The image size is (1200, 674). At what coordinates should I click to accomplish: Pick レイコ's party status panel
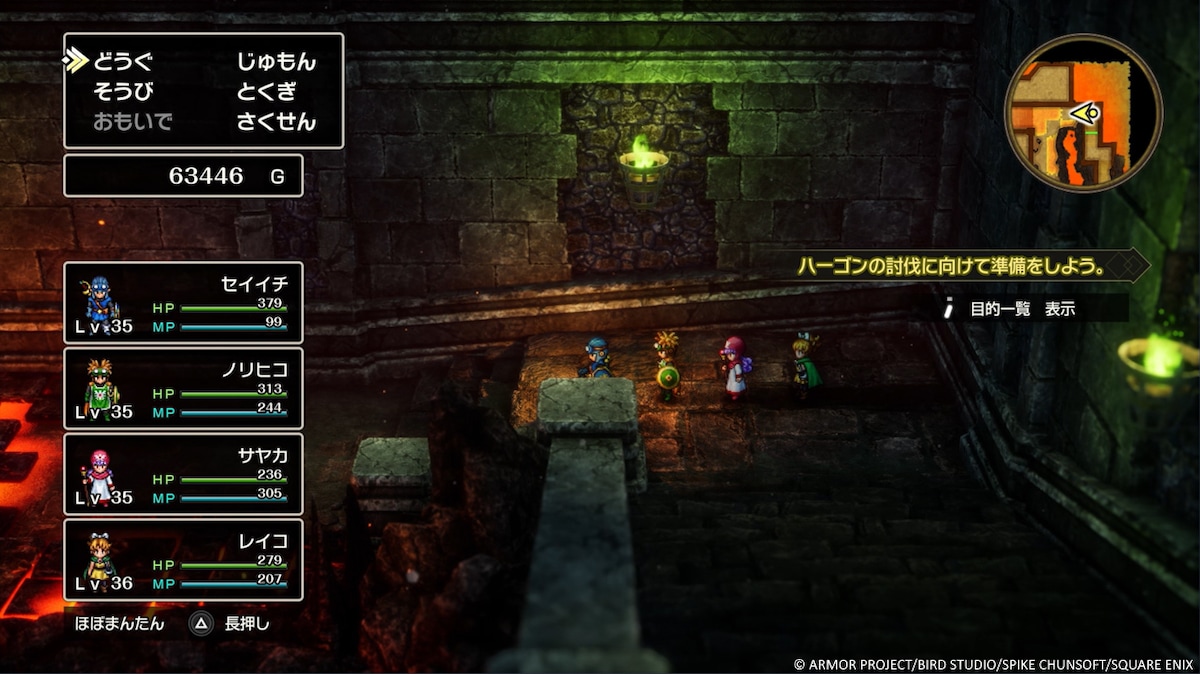(x=183, y=558)
